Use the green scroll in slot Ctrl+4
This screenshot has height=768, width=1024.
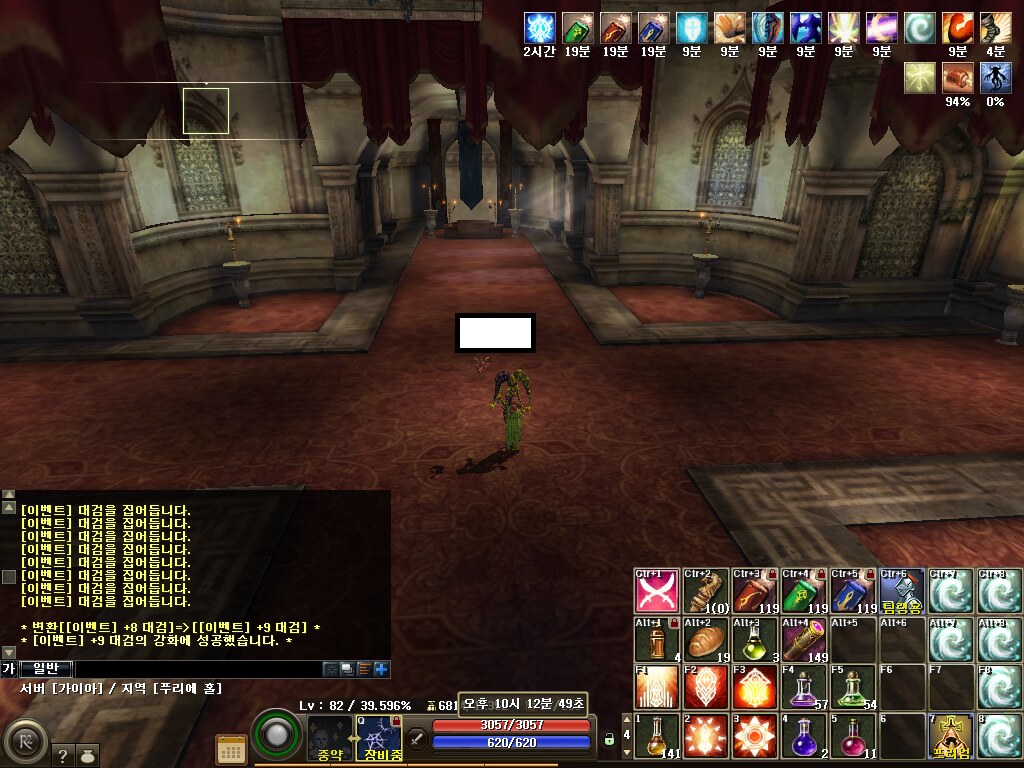click(804, 591)
